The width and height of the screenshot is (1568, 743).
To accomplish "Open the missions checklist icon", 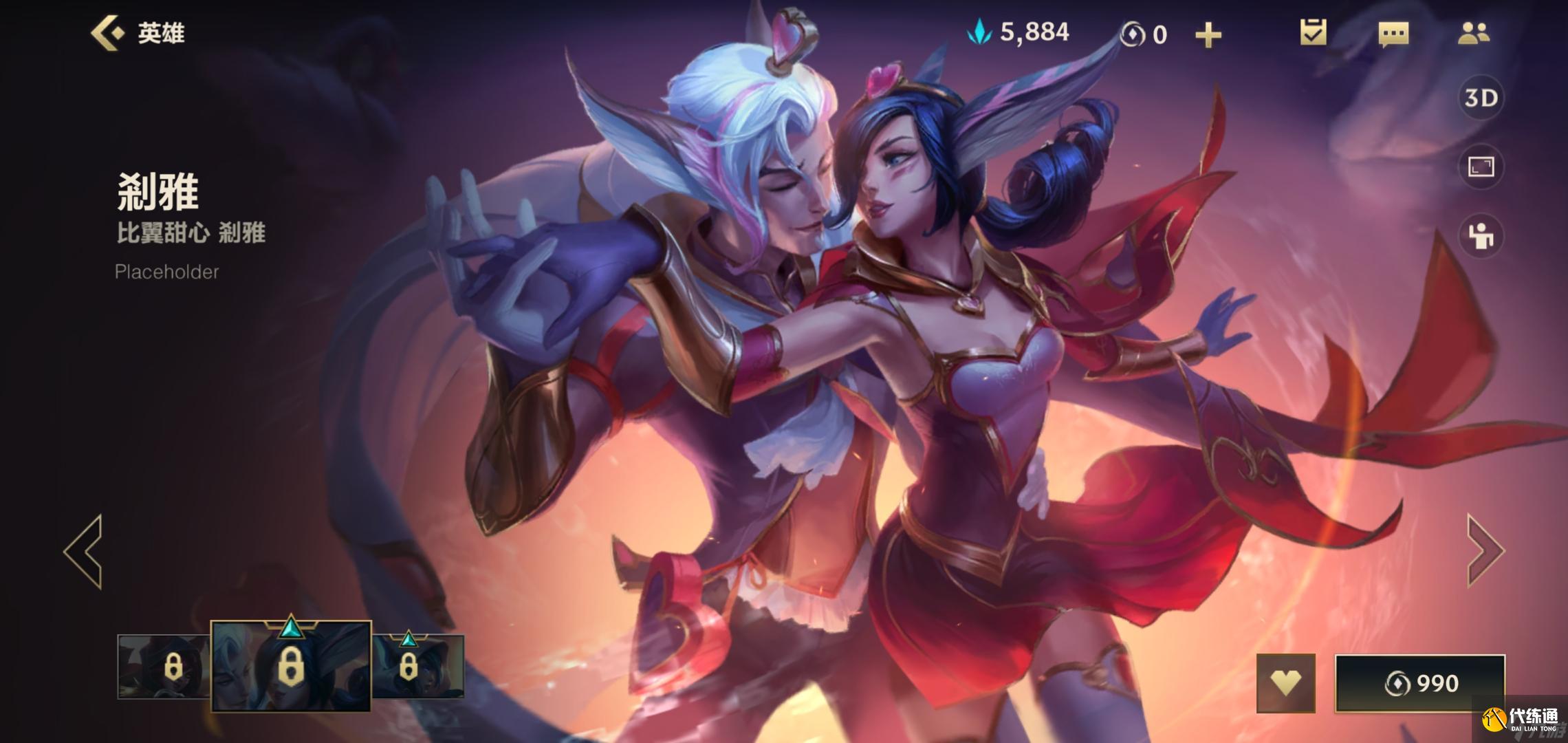I will point(1313,33).
